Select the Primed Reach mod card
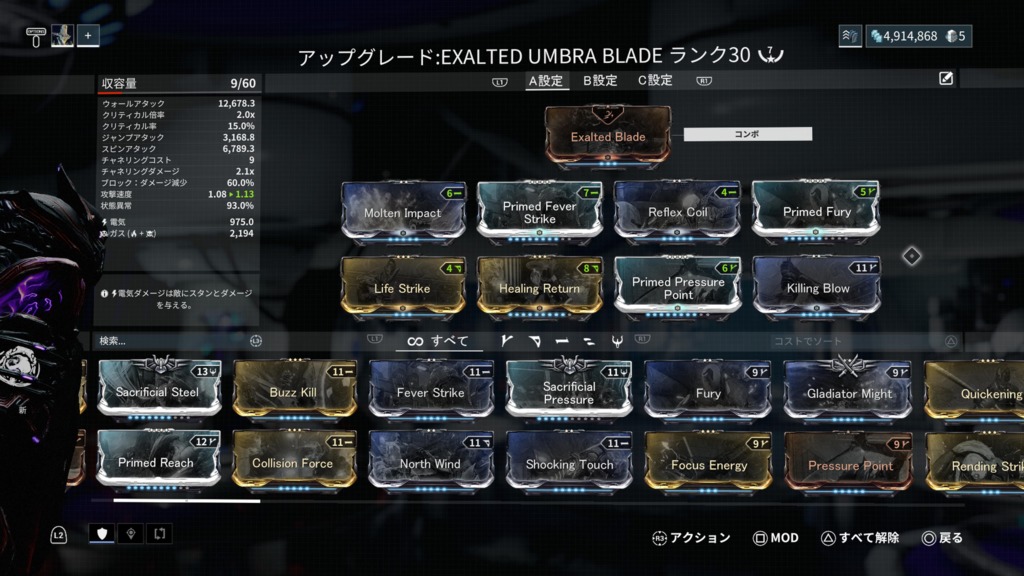This screenshot has width=1024, height=576. 158,462
